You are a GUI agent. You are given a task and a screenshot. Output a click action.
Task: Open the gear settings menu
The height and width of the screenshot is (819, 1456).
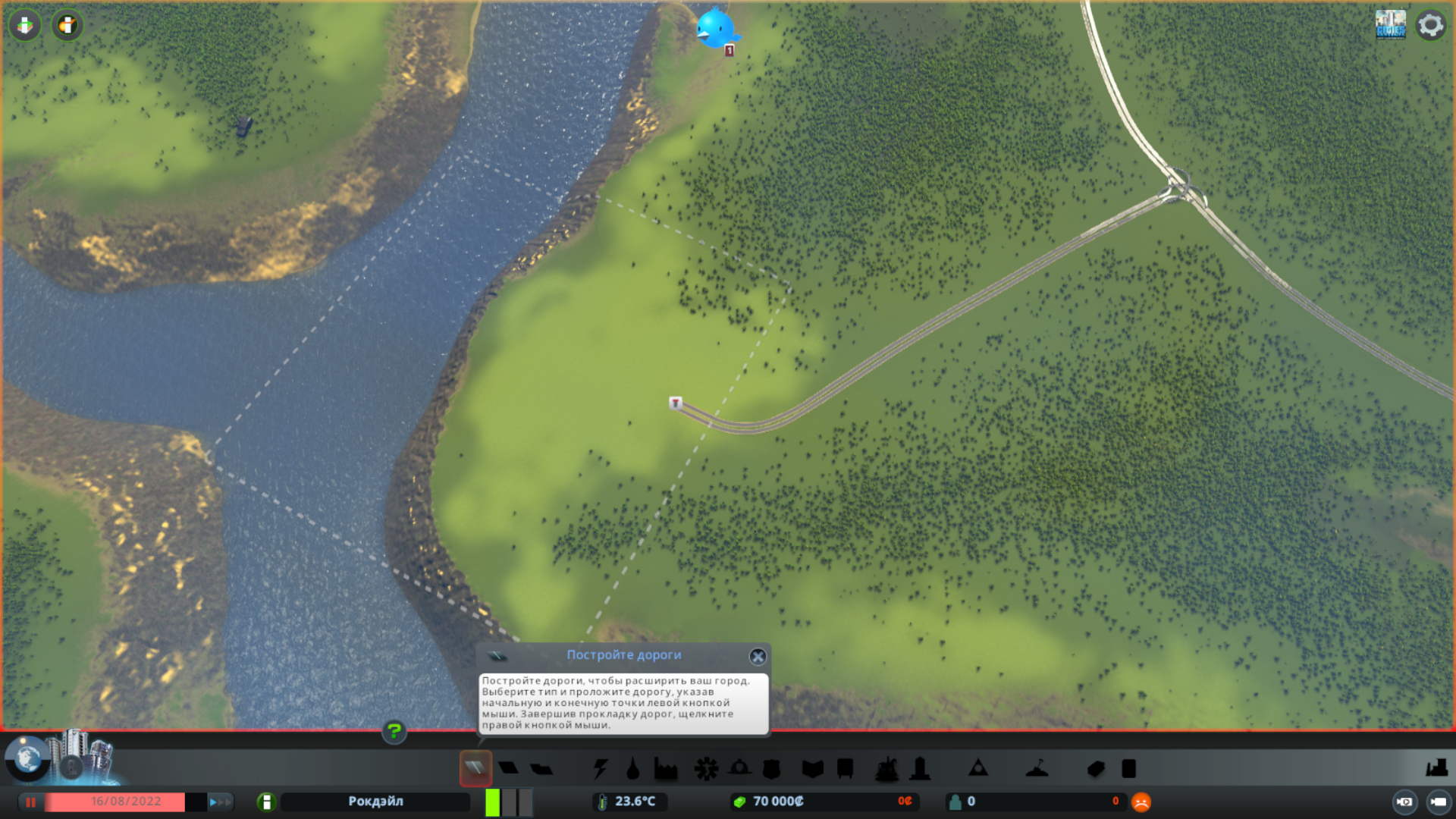point(1430,25)
